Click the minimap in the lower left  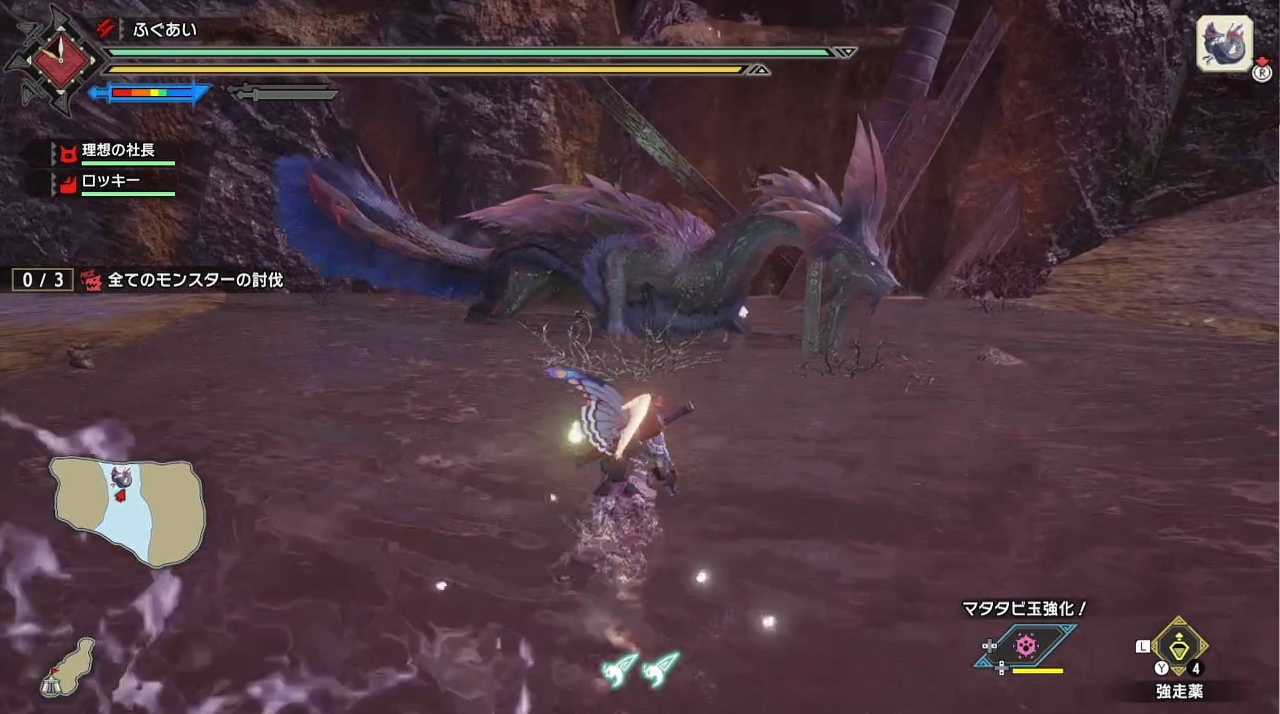[128, 510]
